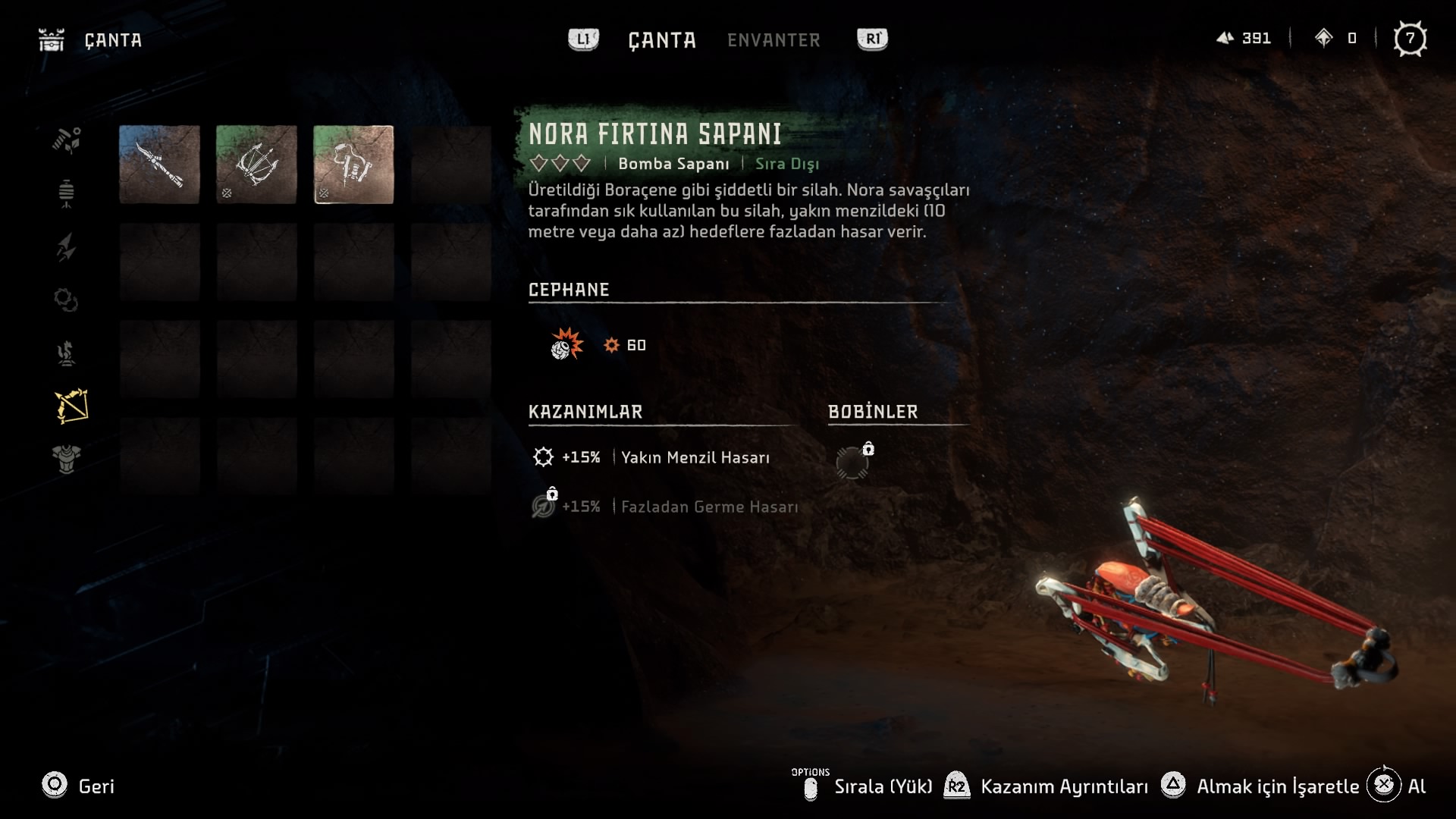Open the campfire flame category
This screenshot has height=819, width=1456.
pos(67,353)
